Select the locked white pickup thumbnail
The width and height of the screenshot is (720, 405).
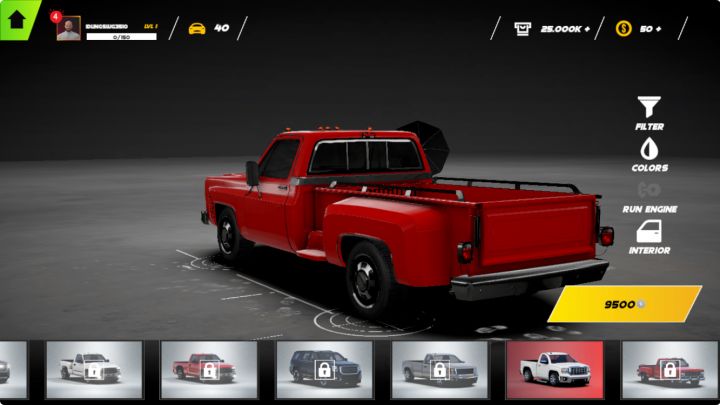point(93,369)
